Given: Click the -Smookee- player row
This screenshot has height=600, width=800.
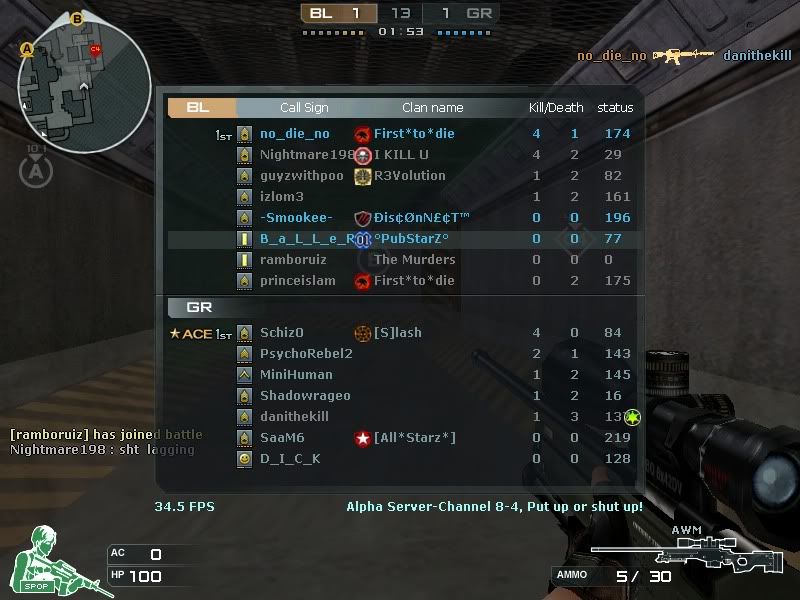Looking at the screenshot, I should click(400, 218).
